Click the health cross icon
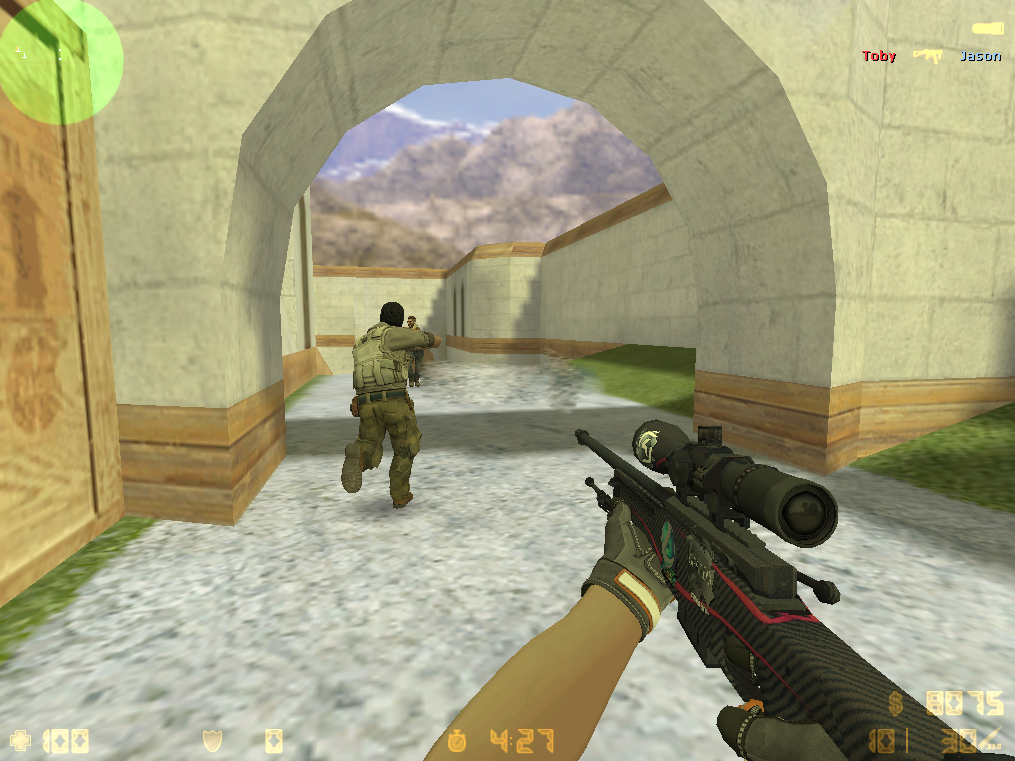 20,741
